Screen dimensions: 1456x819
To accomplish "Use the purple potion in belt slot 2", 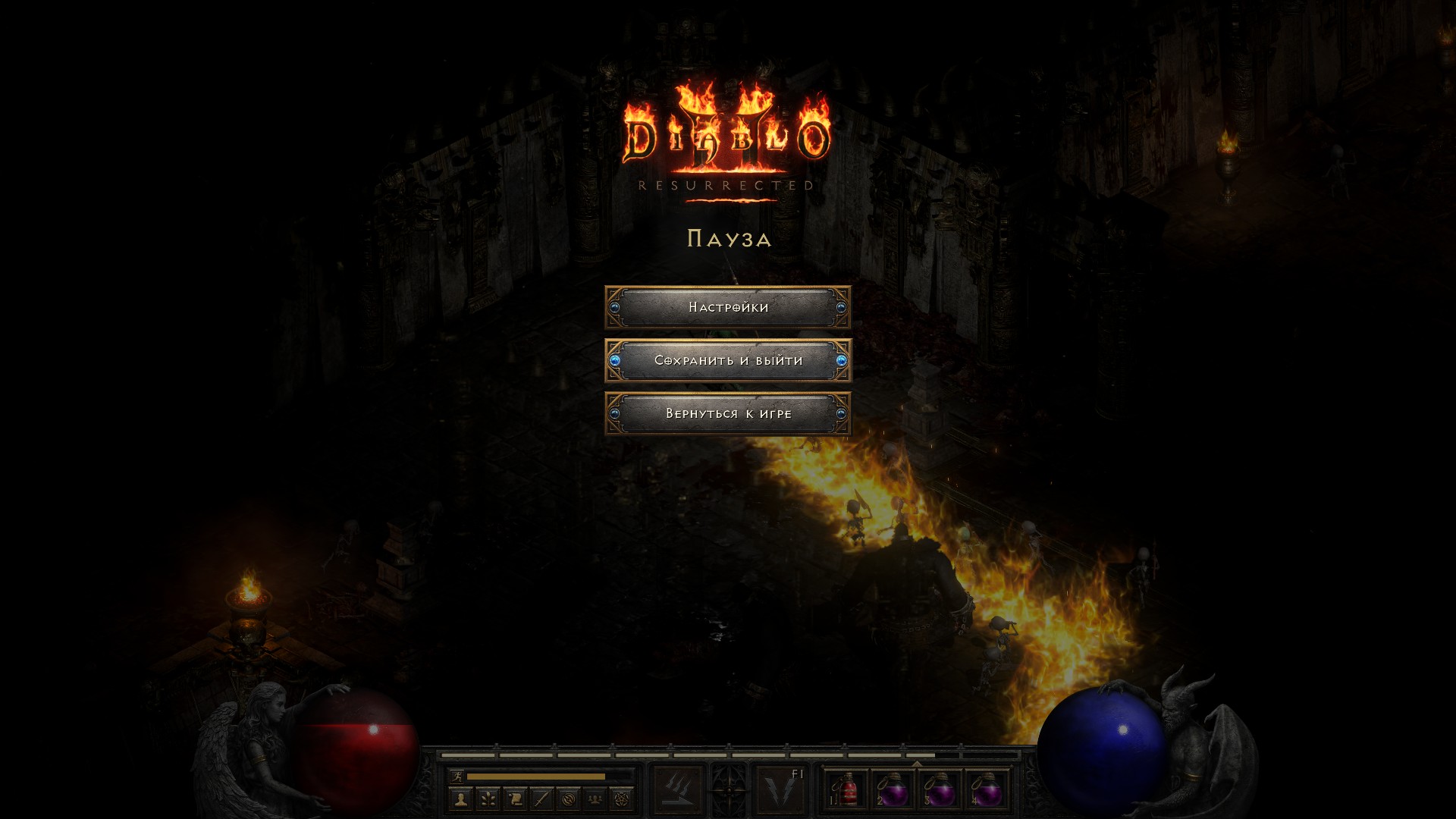I will point(893,789).
